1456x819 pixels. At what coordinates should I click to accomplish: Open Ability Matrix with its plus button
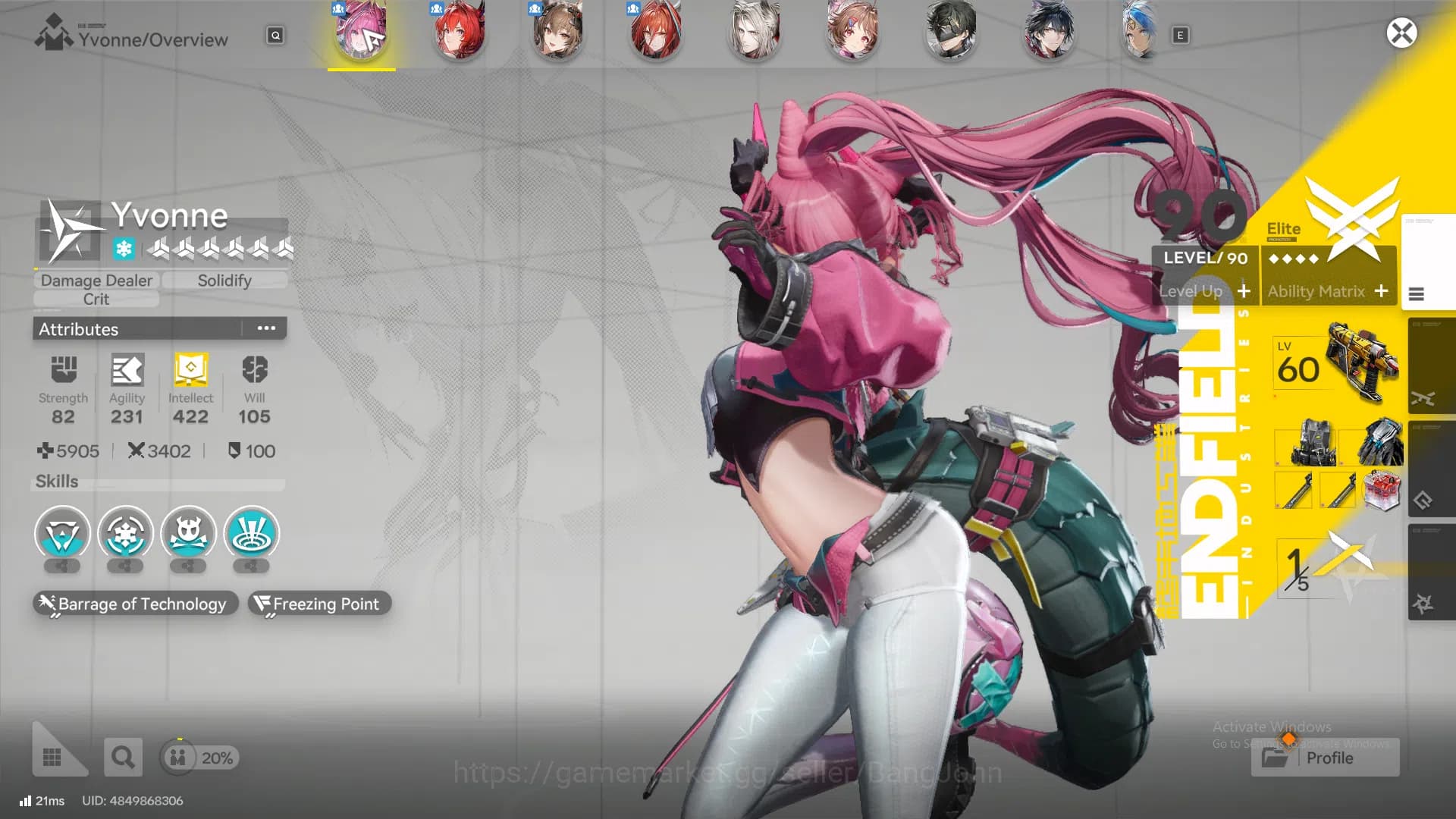click(x=1382, y=291)
